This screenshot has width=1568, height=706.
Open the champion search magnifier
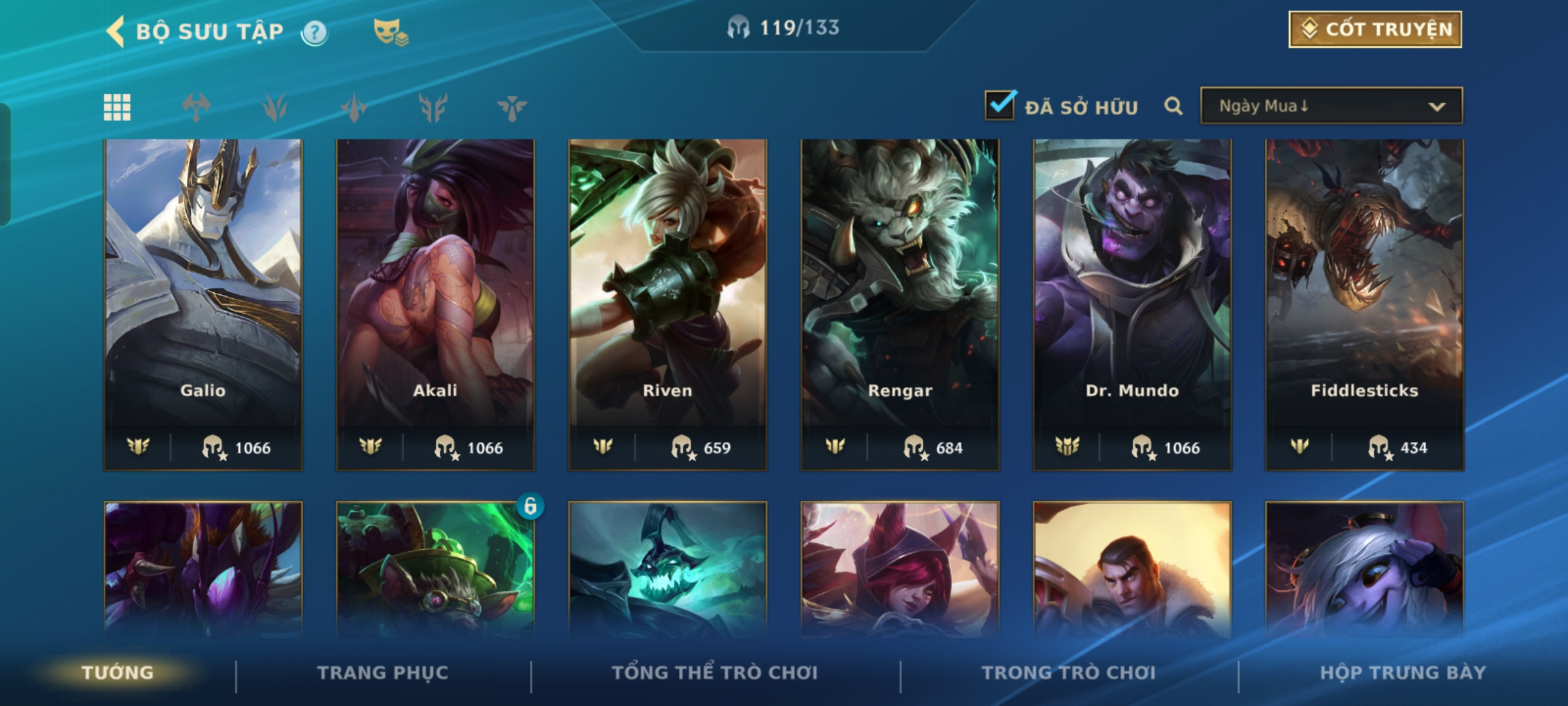1173,106
